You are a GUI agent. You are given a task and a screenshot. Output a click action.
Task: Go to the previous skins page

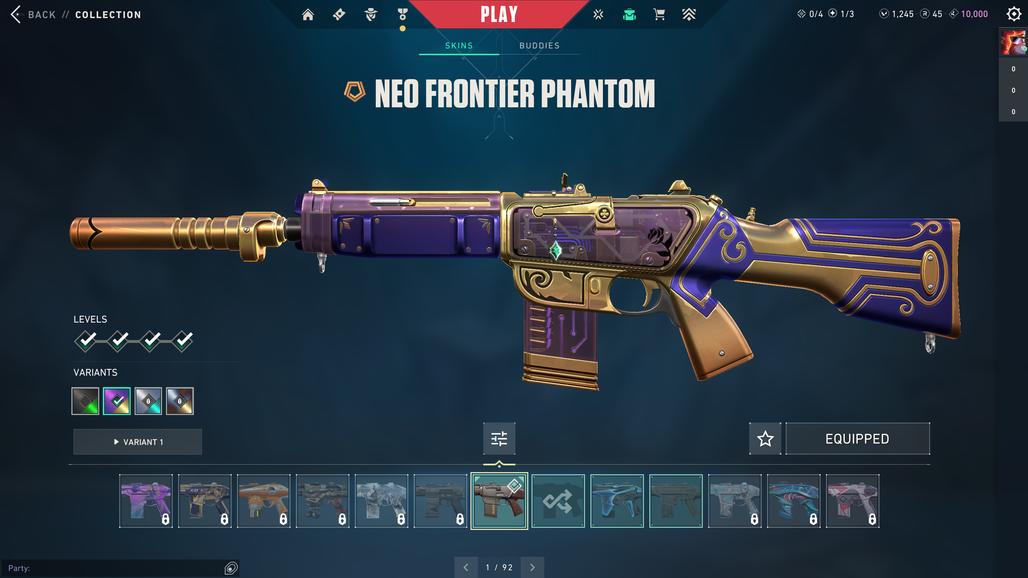466,567
